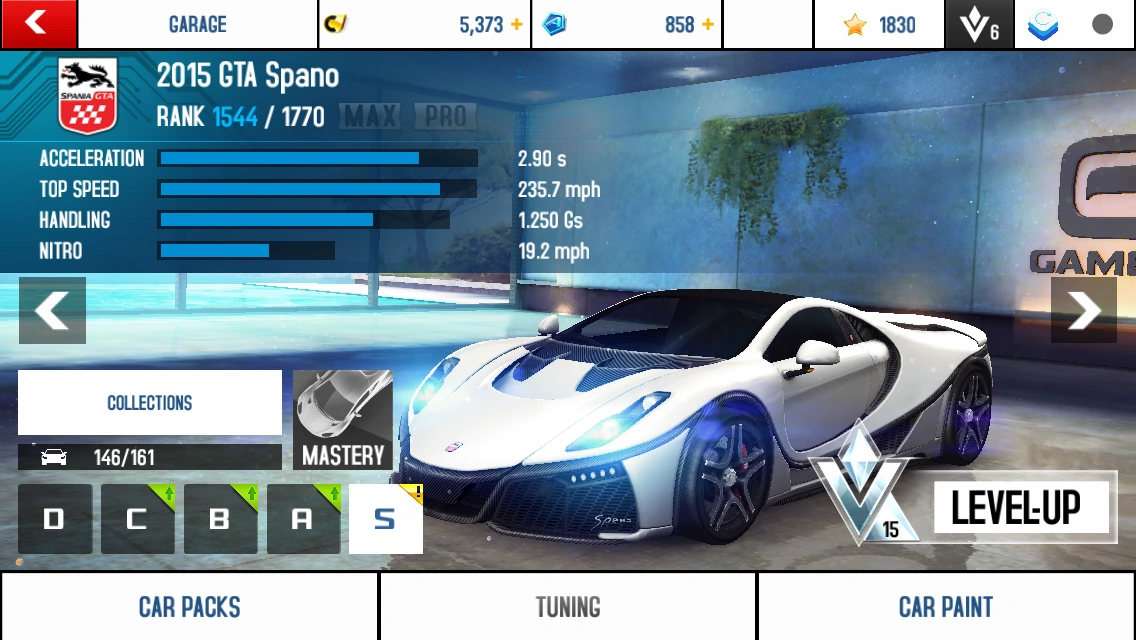Tap the Level-Up button

pyautogui.click(x=1015, y=508)
